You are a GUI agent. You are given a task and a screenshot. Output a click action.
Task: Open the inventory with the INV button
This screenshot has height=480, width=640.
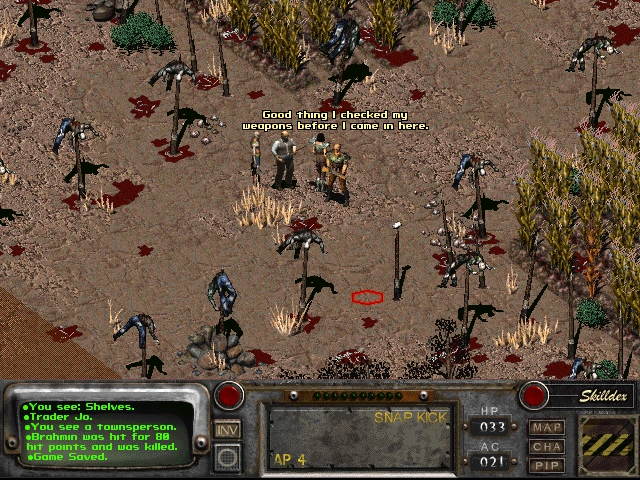click(x=228, y=430)
